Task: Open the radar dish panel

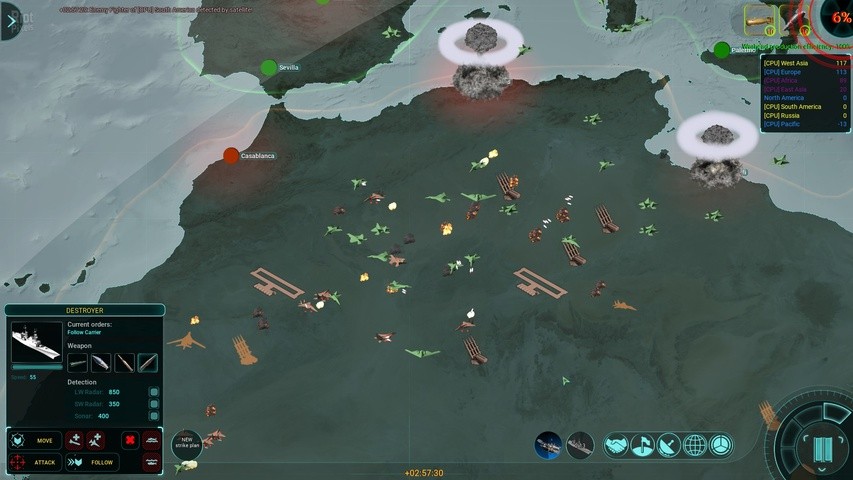Action: [x=669, y=446]
